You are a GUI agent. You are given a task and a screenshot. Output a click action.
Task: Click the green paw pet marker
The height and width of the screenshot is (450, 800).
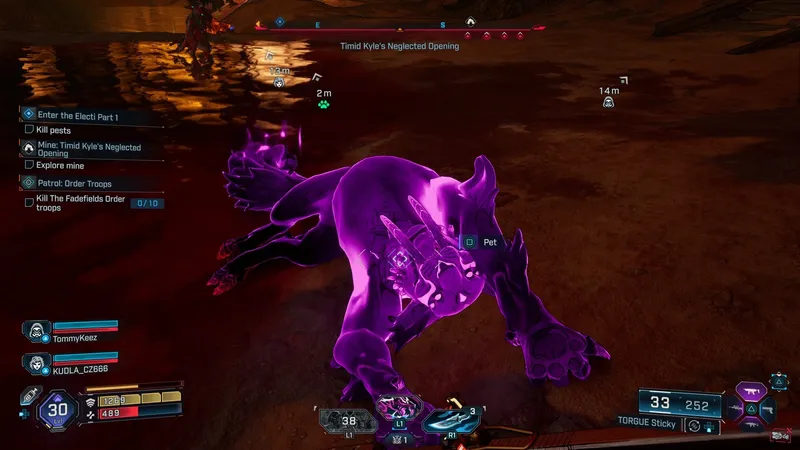tap(323, 103)
